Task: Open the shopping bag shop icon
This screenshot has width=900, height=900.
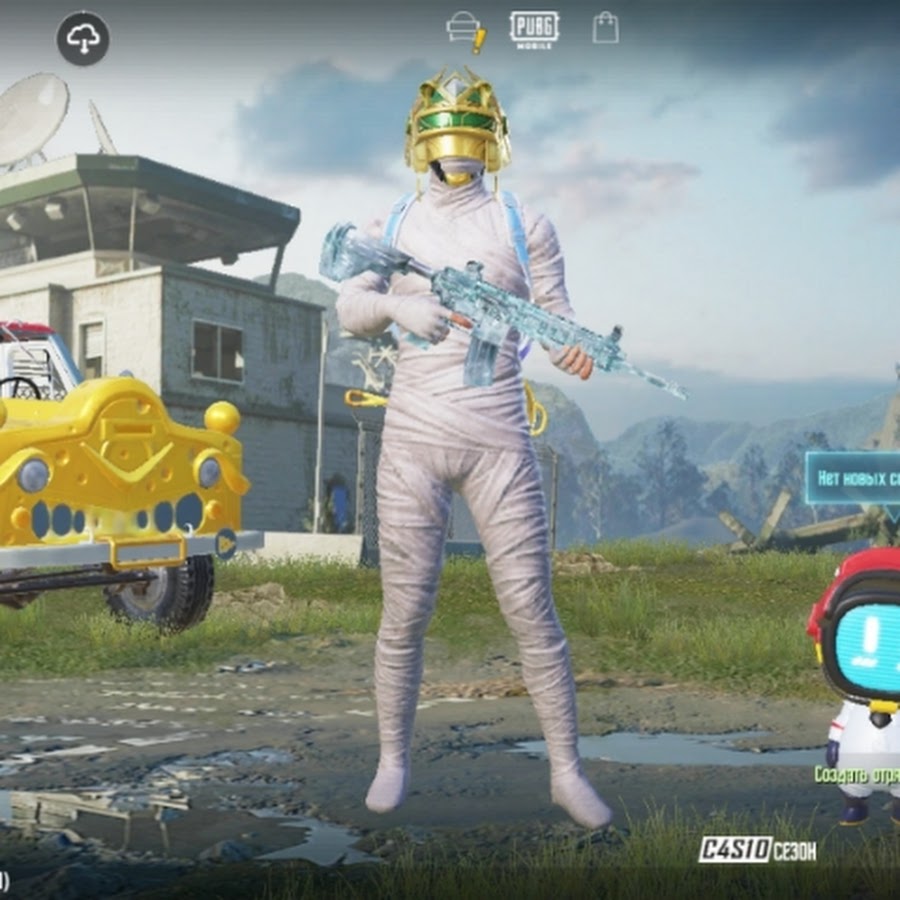Action: [x=605, y=27]
